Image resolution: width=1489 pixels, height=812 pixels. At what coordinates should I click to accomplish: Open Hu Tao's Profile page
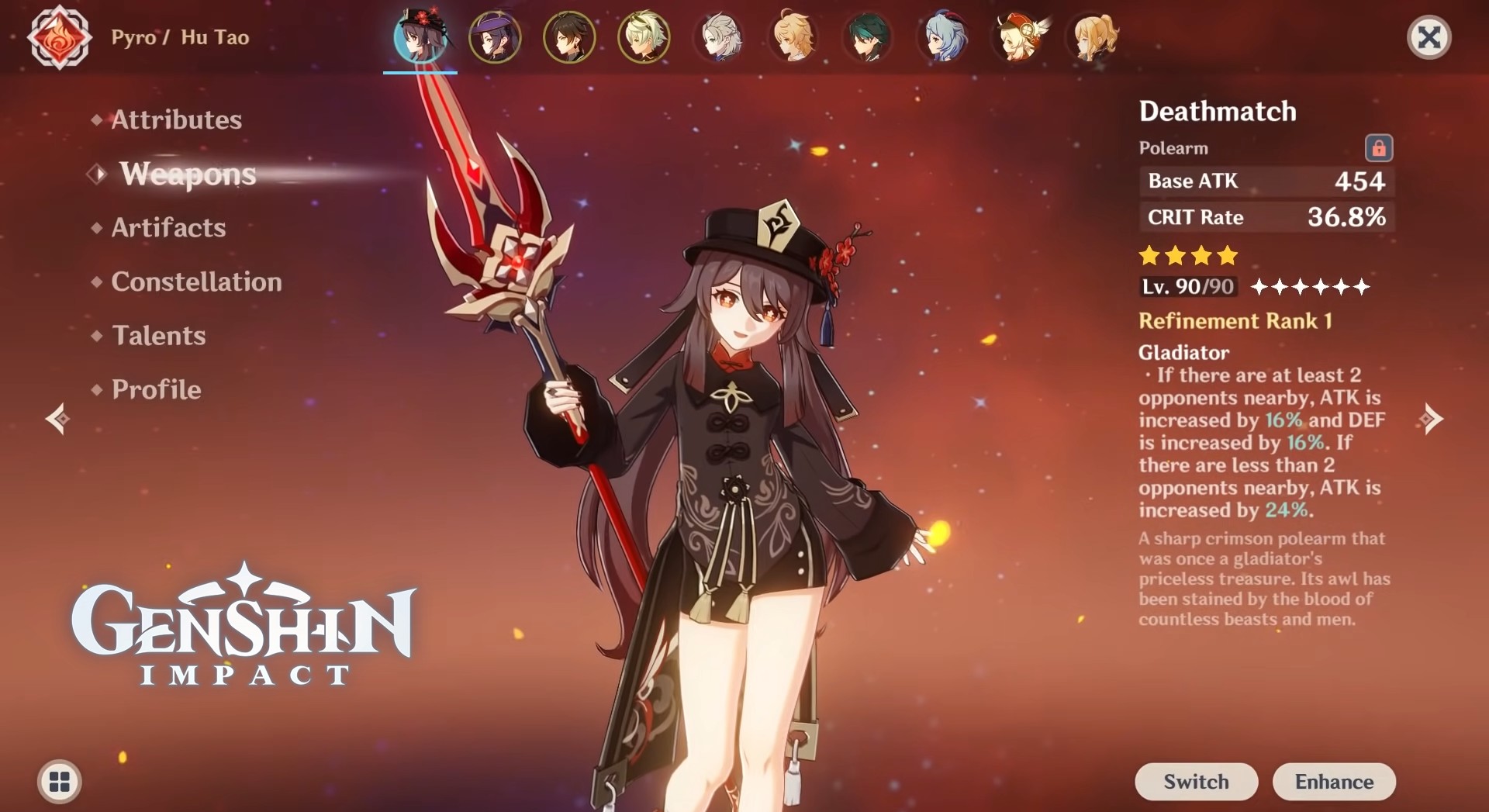click(156, 389)
